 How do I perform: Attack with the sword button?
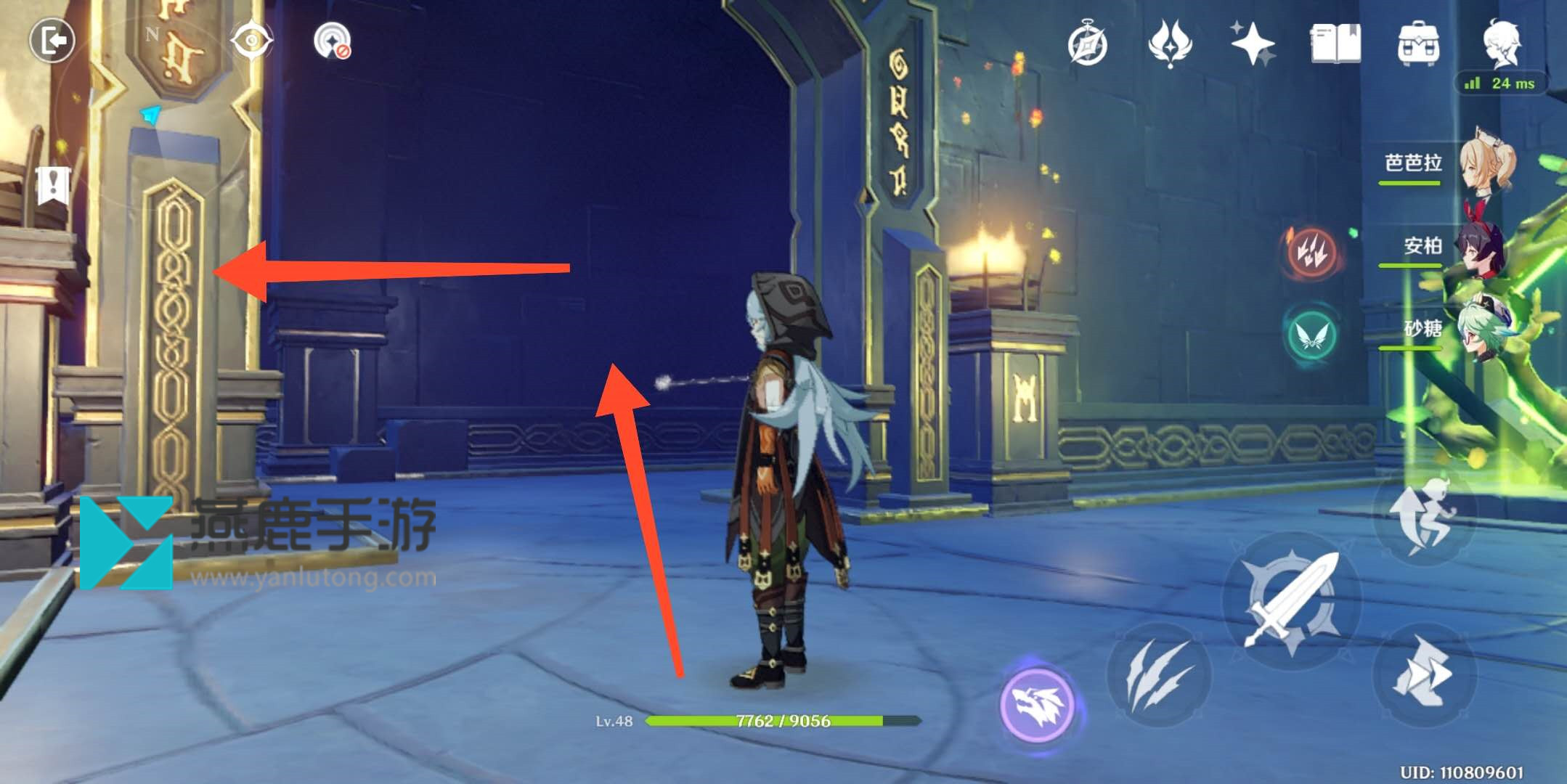[x=1292, y=600]
